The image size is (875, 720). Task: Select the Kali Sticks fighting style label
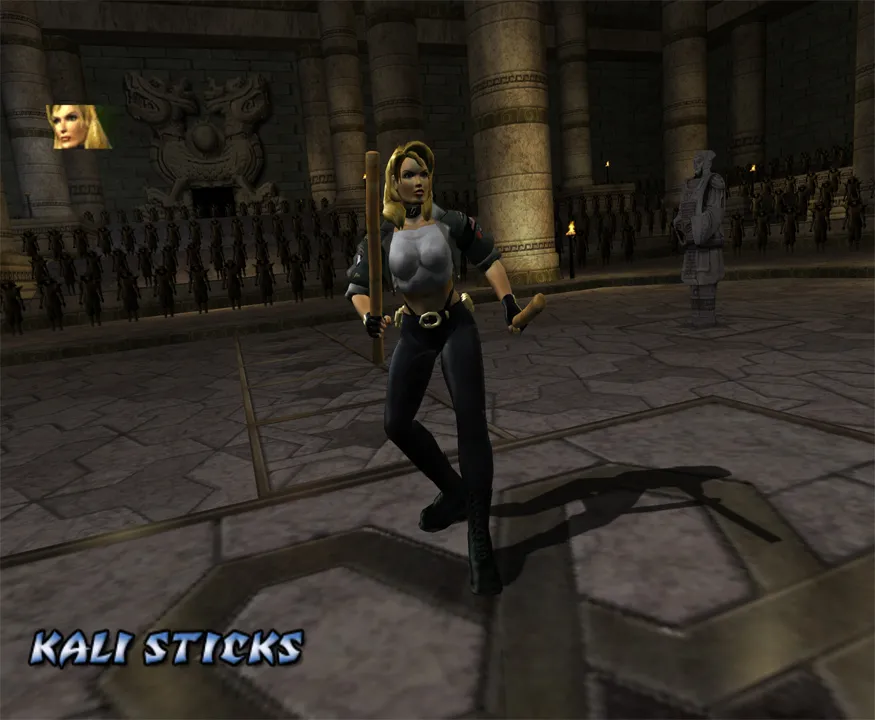pyautogui.click(x=166, y=648)
